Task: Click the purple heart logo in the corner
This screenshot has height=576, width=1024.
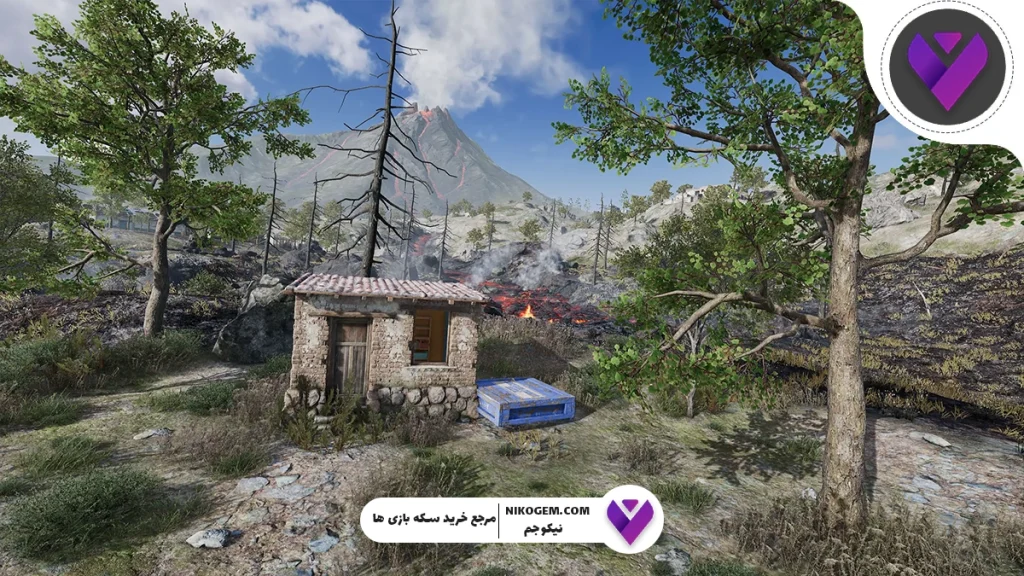Action: pos(946,67)
